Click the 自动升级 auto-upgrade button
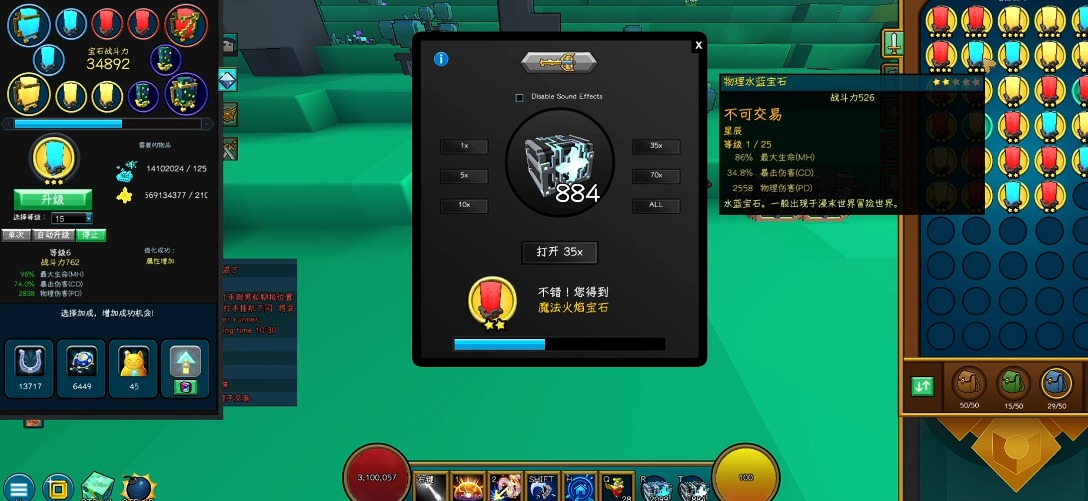Image resolution: width=1088 pixels, height=501 pixels. tap(52, 235)
